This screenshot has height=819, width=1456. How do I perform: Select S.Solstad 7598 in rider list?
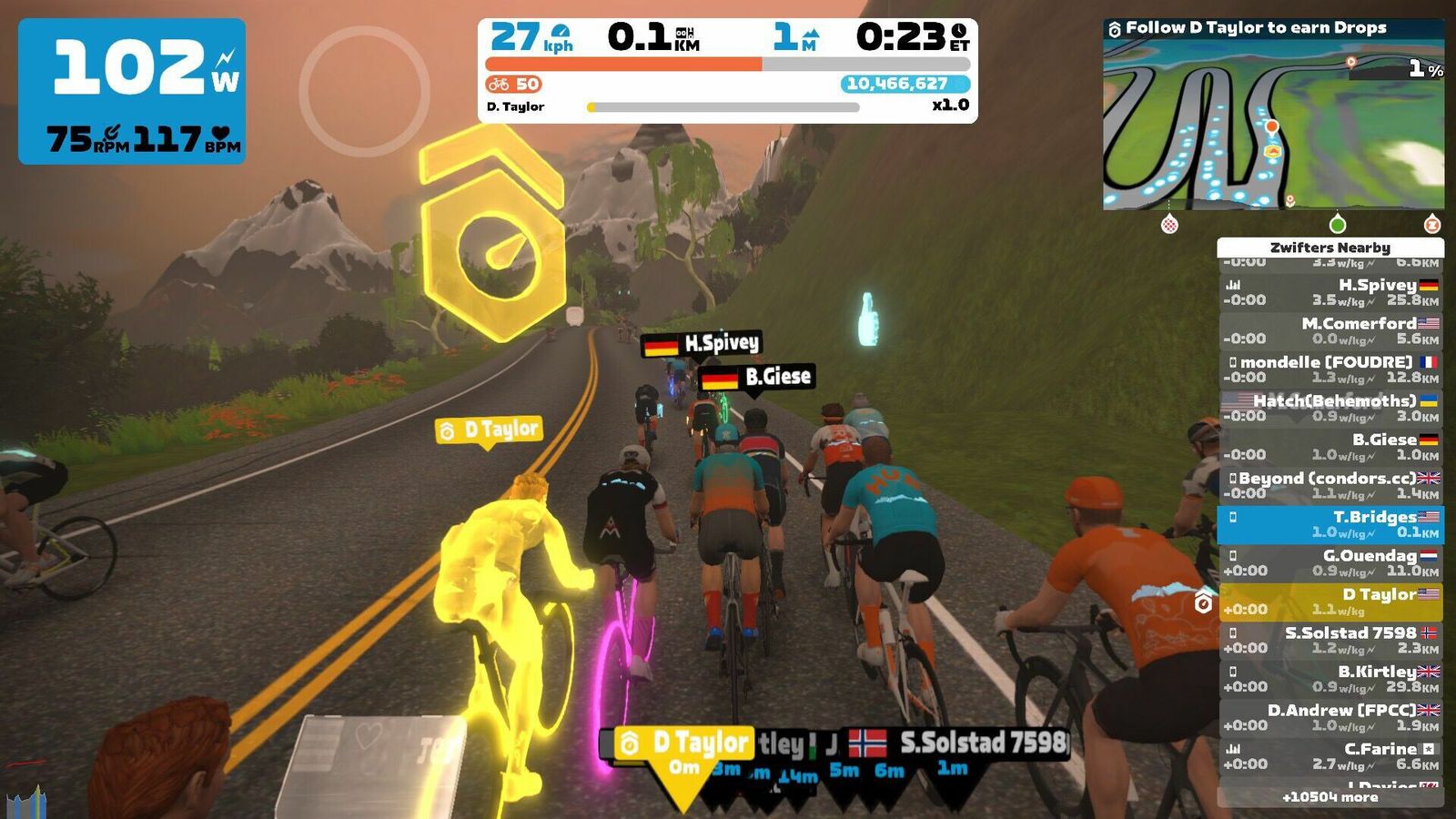pyautogui.click(x=1330, y=640)
